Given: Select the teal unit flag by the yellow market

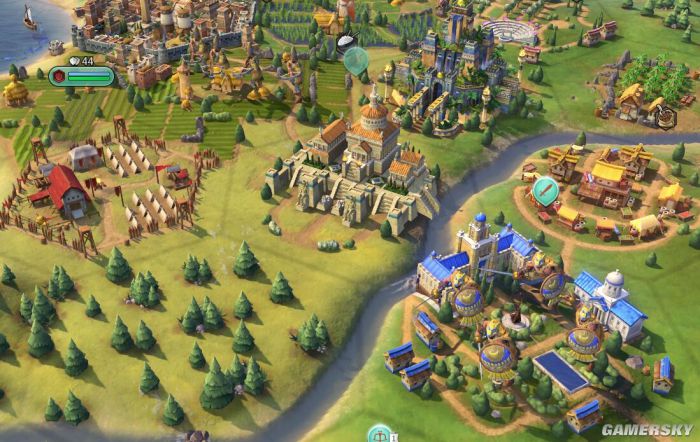Looking at the screenshot, I should [545, 187].
